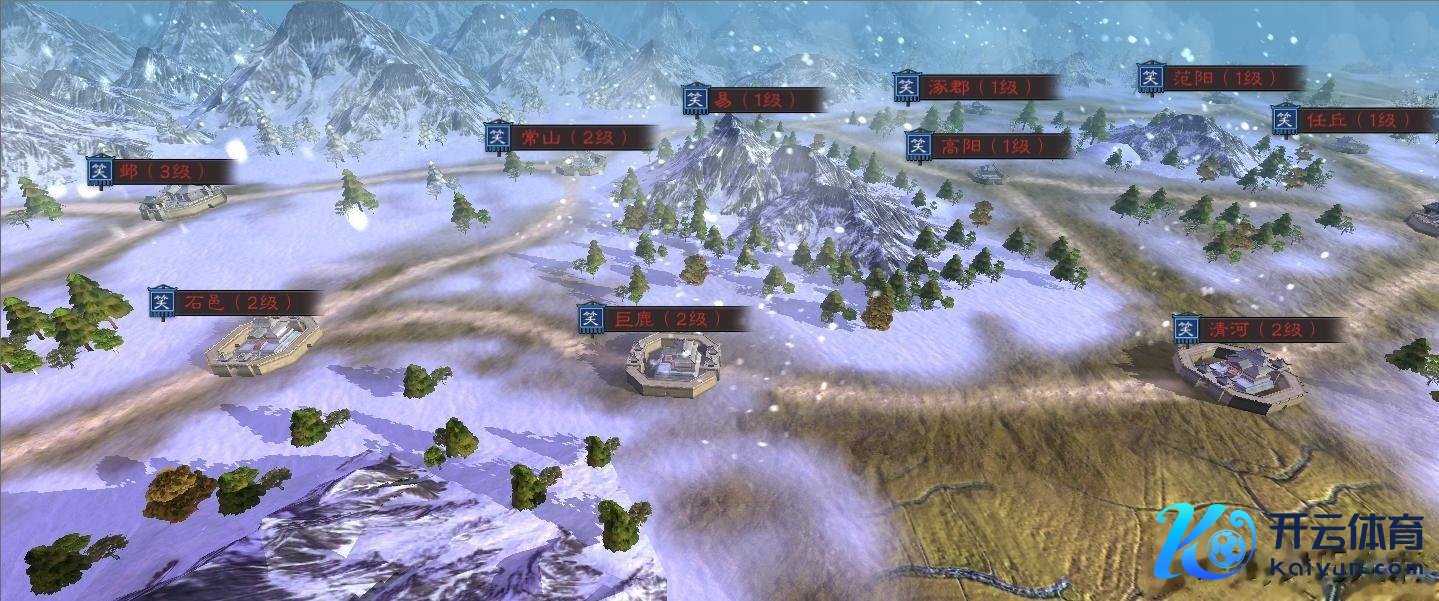Select the 邺 (3级) city label

pos(160,171)
